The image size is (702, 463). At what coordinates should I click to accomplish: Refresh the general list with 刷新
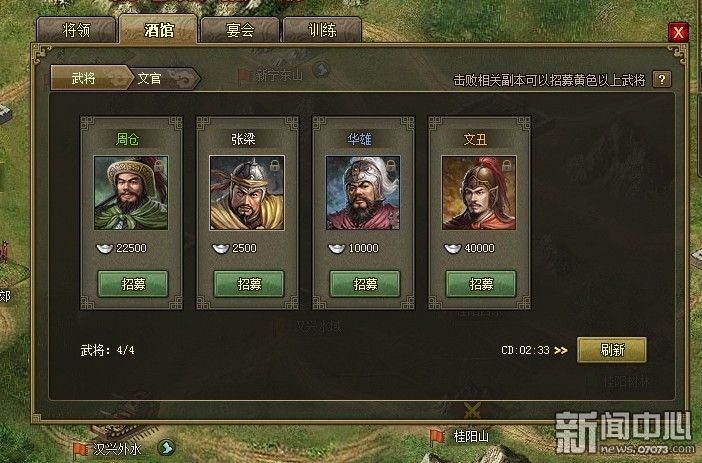[x=612, y=350]
